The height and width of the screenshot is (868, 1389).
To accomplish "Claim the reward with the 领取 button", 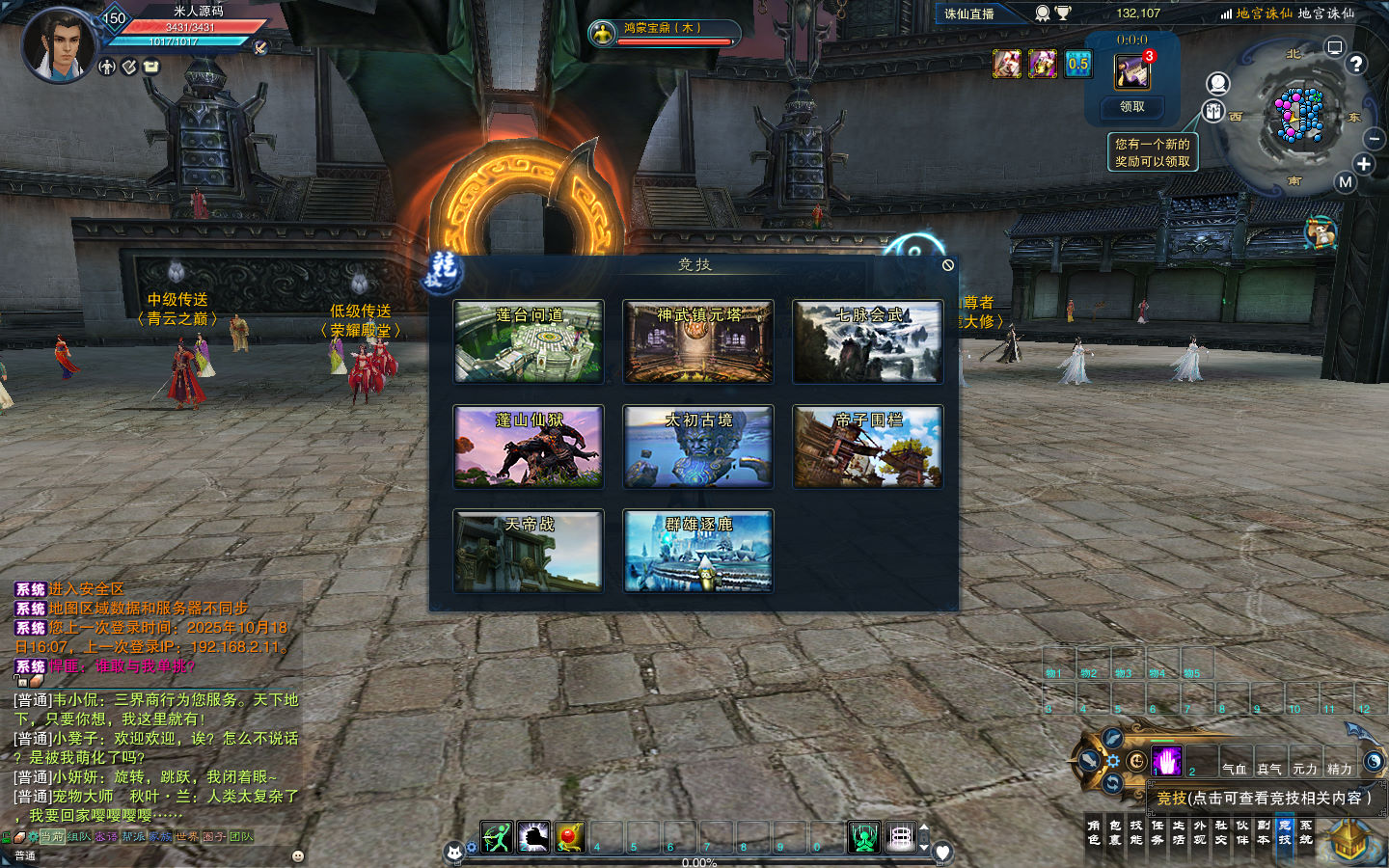I will point(1132,107).
